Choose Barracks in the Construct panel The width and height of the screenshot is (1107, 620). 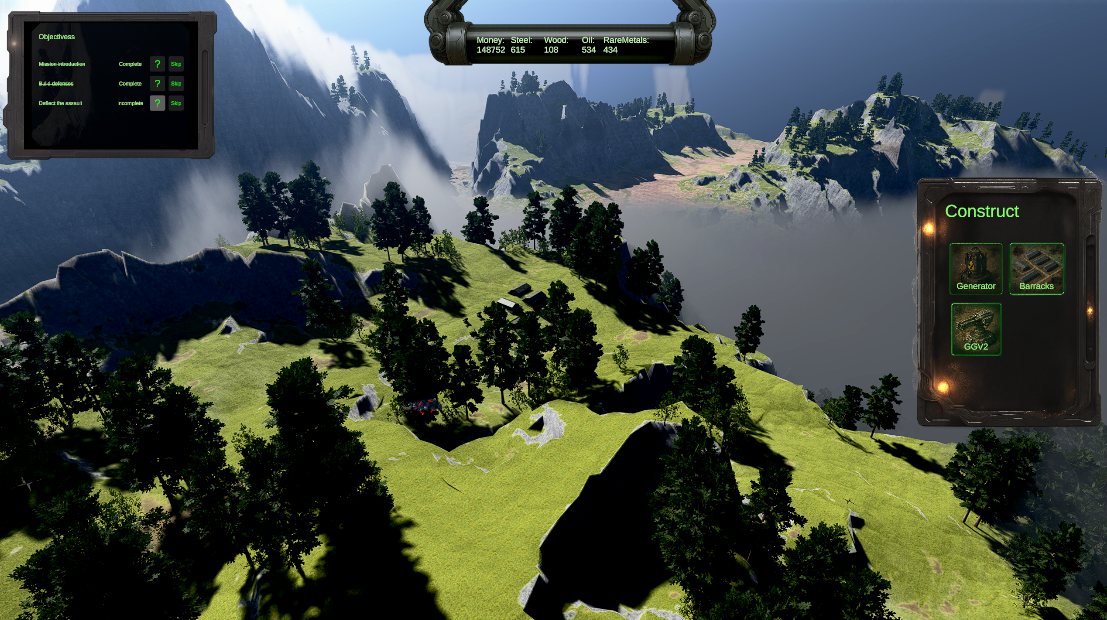[1036, 268]
